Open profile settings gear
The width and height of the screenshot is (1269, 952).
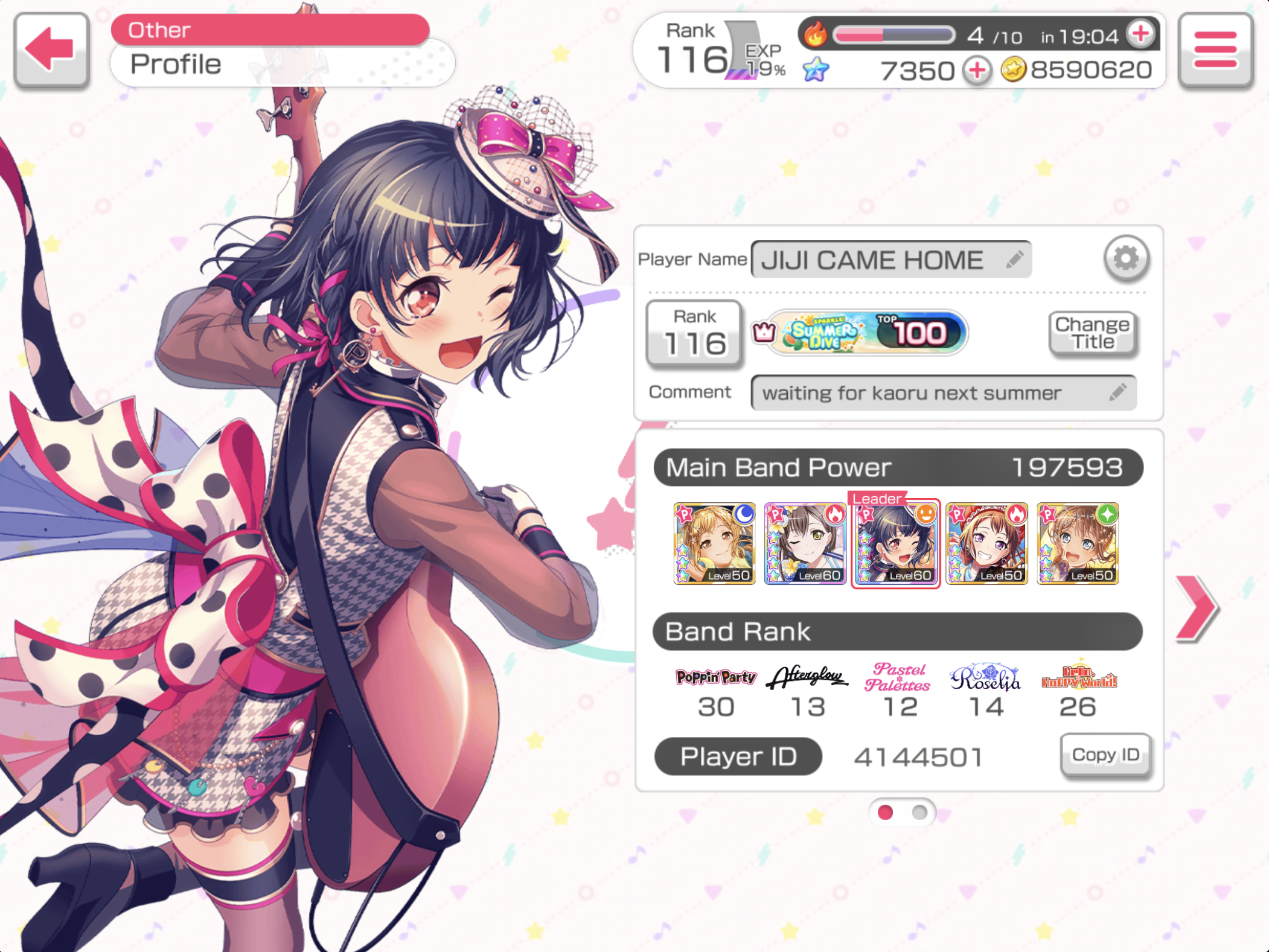click(x=1125, y=258)
